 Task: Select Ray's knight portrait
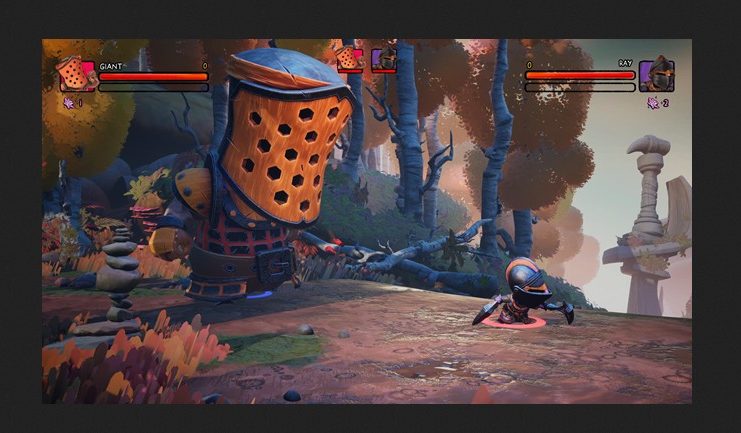pyautogui.click(x=656, y=75)
